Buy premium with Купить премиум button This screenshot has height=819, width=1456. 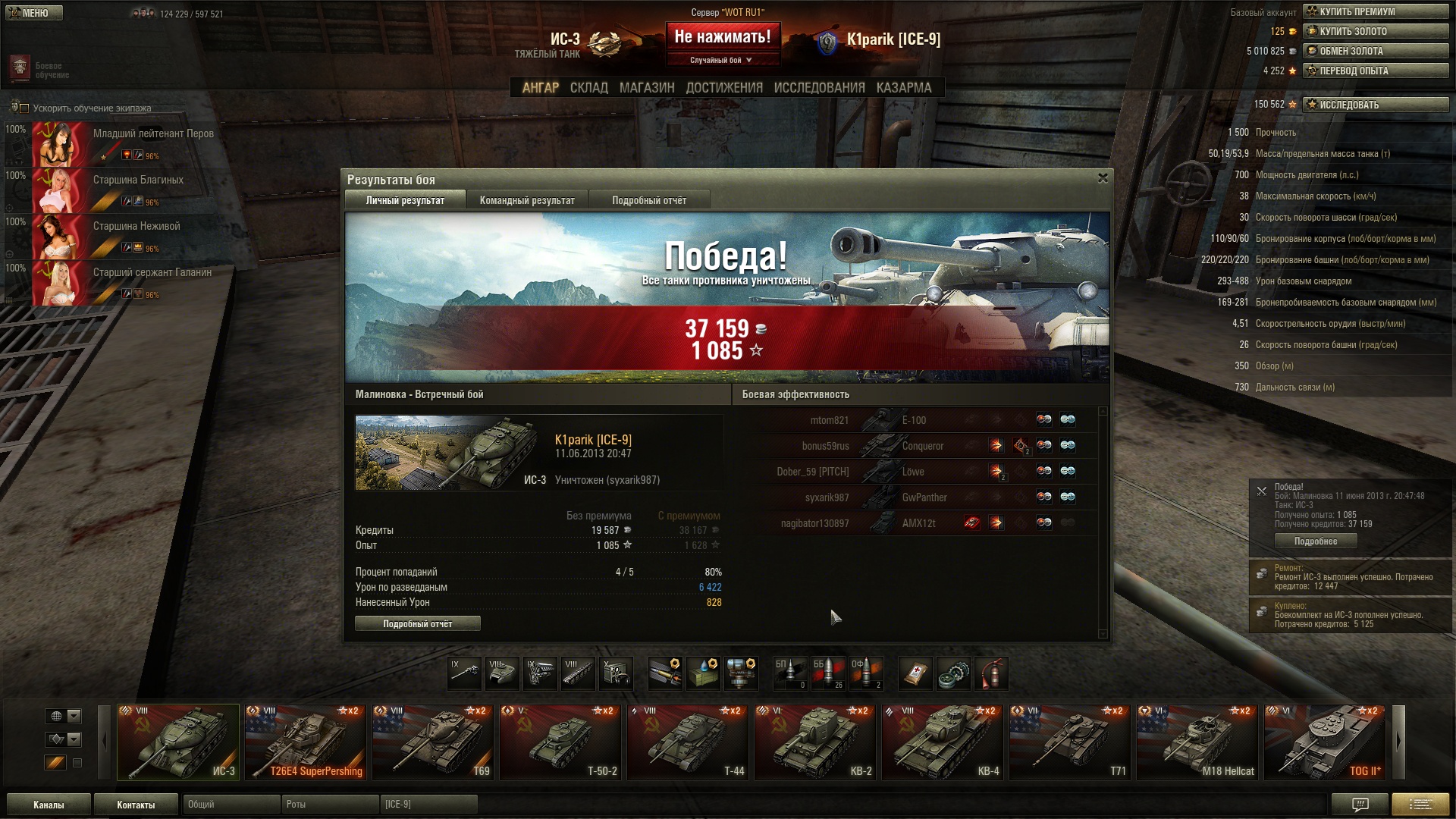coord(1375,11)
